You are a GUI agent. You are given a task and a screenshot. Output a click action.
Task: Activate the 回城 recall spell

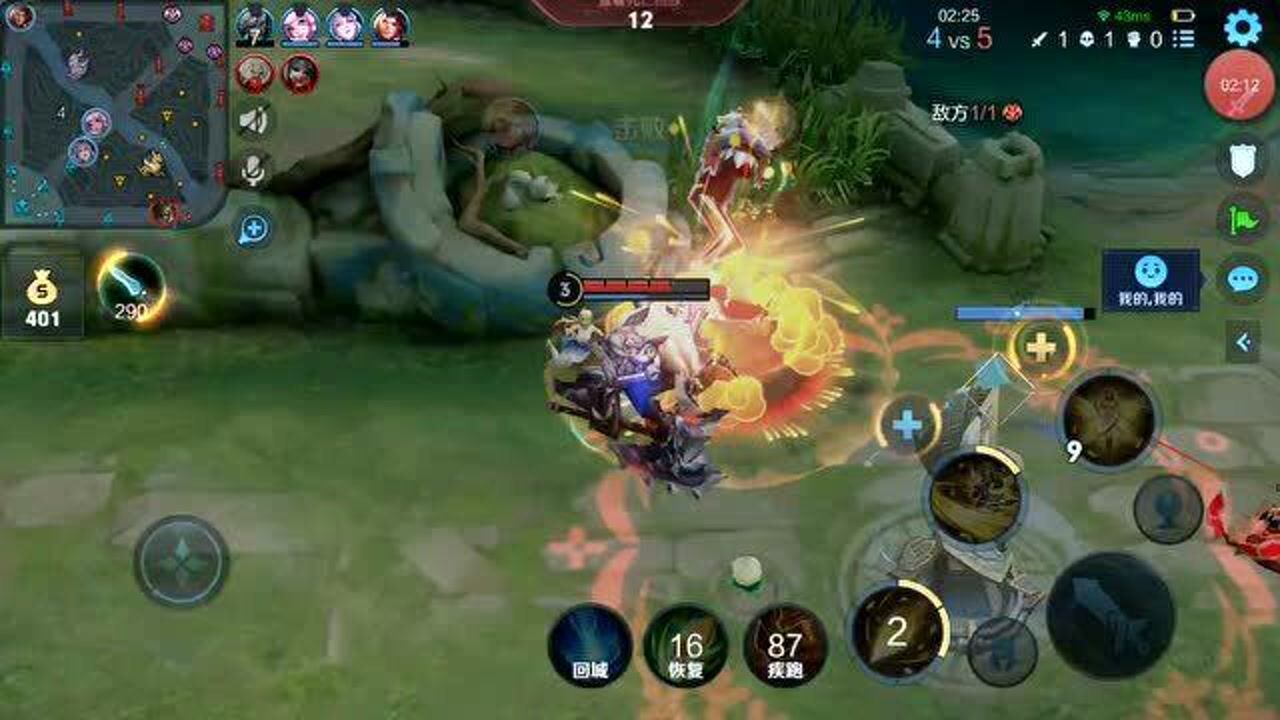[590, 645]
